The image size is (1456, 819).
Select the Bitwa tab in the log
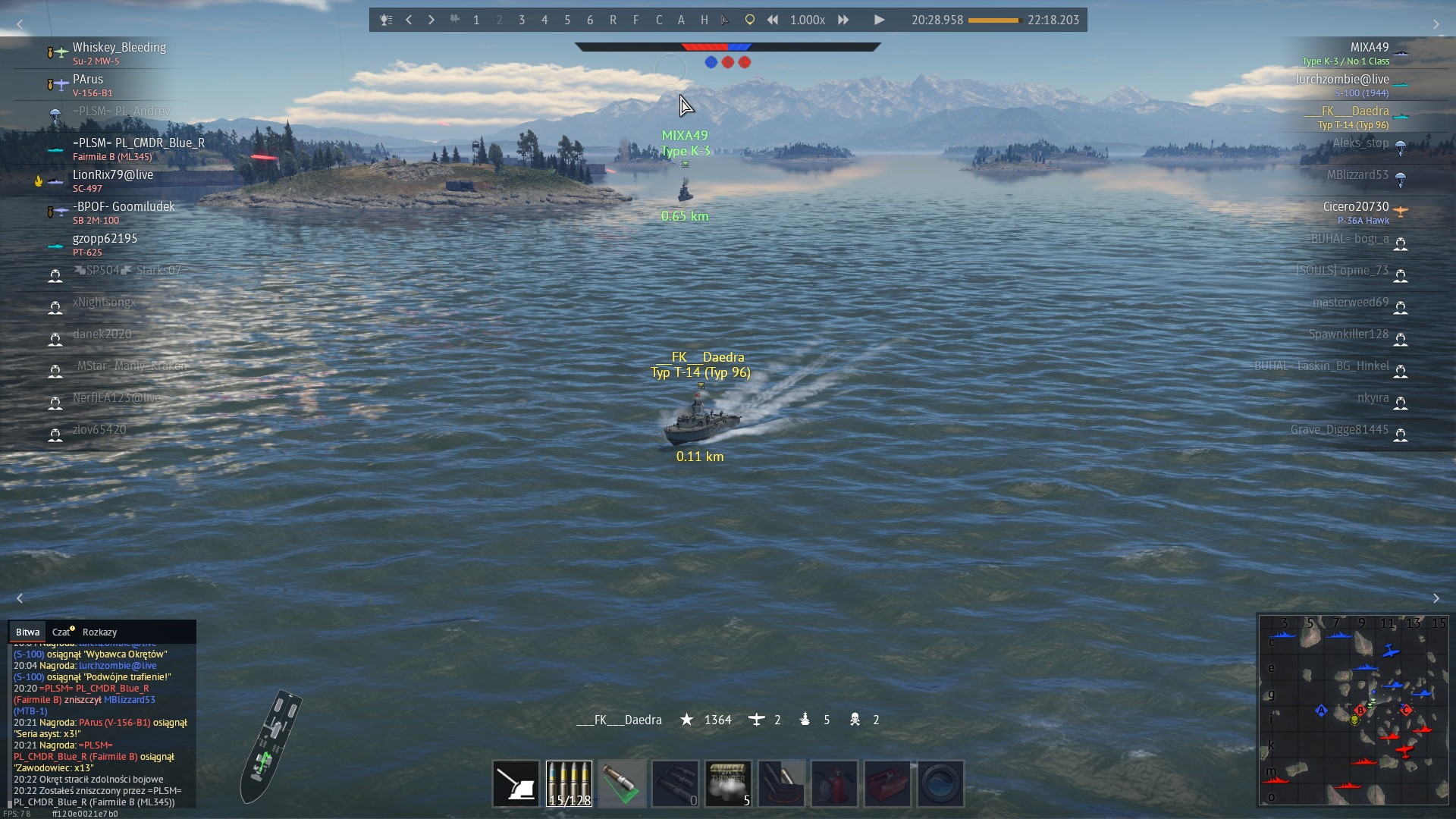pos(27,632)
